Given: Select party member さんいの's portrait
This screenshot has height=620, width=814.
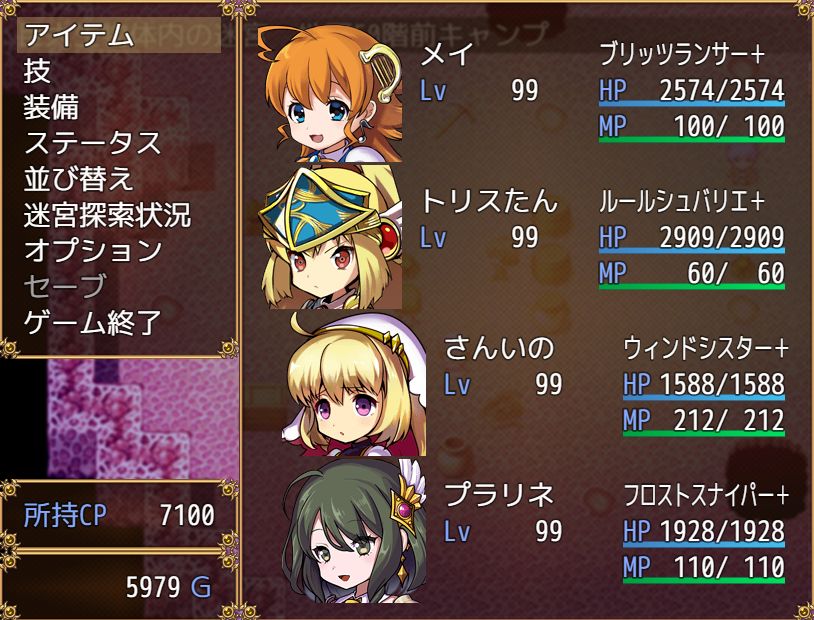Looking at the screenshot, I should [x=356, y=383].
